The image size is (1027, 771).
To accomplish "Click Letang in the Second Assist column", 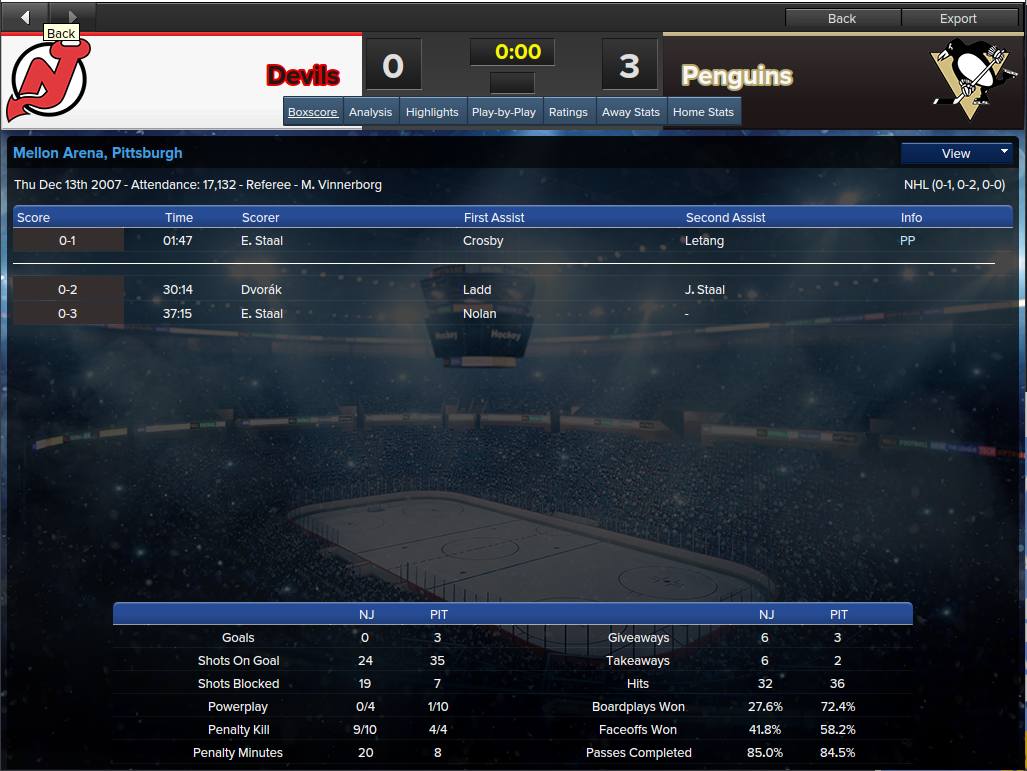I will 704,241.
